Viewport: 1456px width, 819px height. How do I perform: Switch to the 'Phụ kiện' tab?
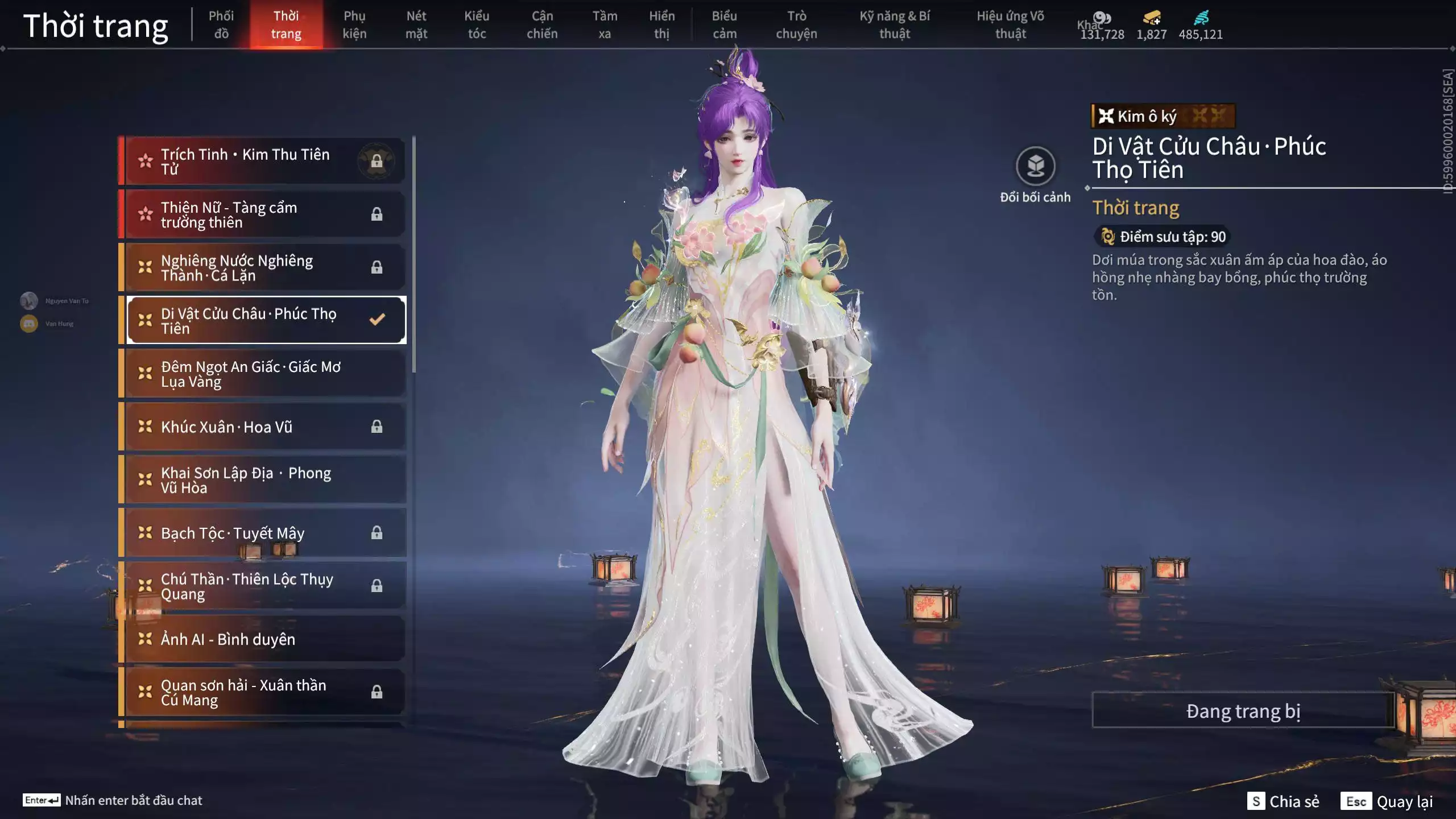[x=355, y=24]
